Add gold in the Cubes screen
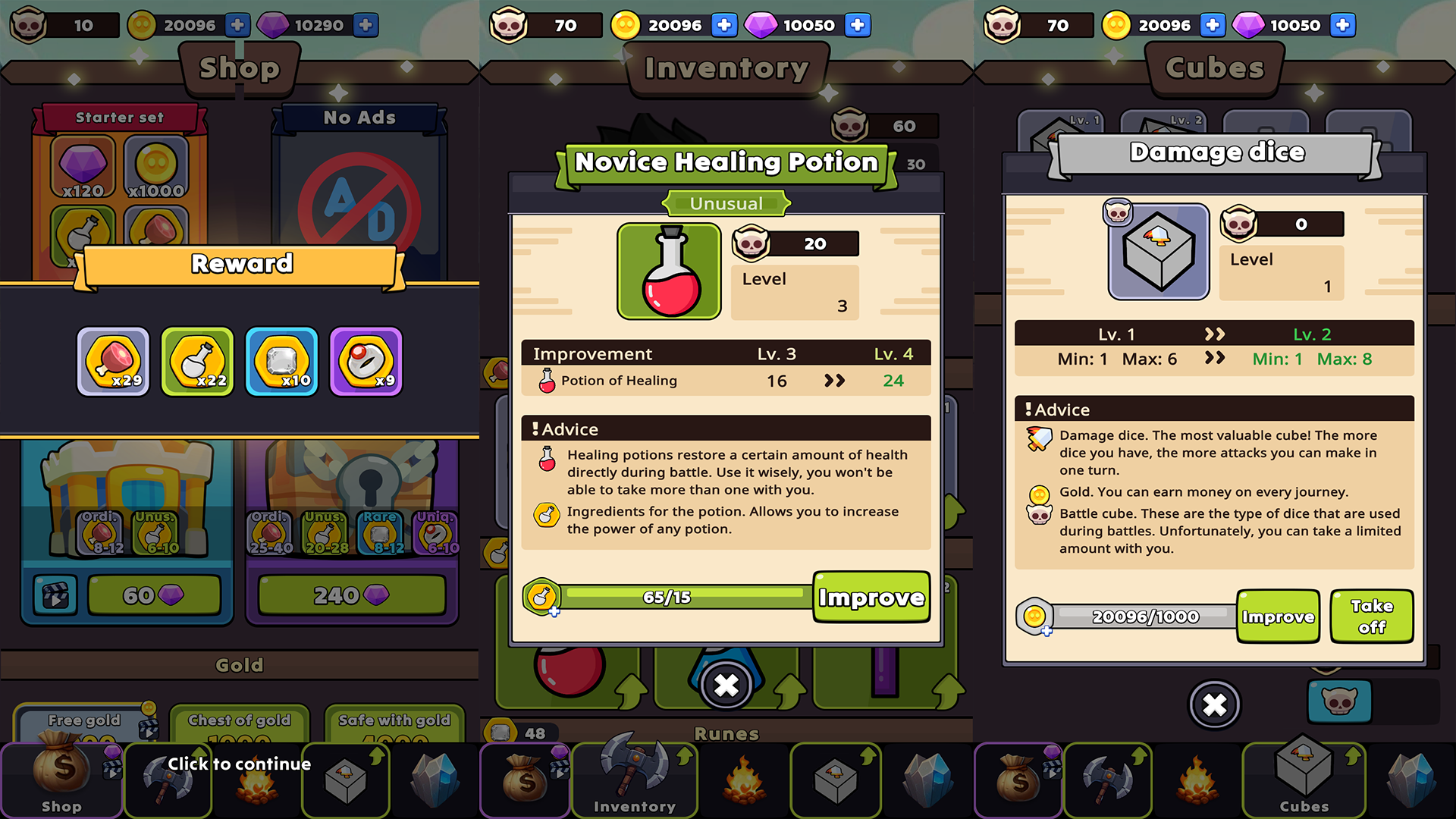The width and height of the screenshot is (1456, 819). 1213,25
